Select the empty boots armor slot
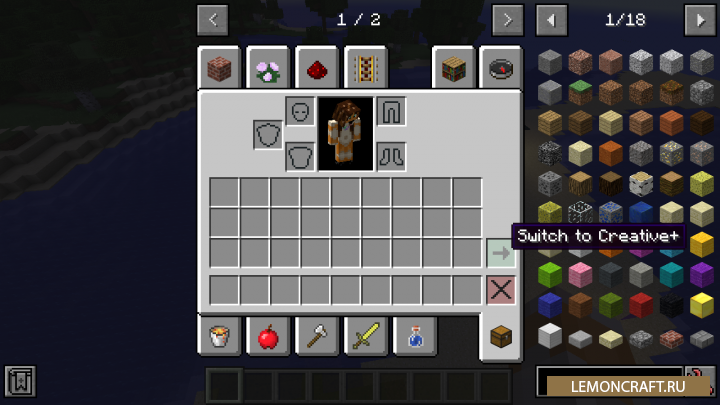This screenshot has width=720, height=405. 391,156
